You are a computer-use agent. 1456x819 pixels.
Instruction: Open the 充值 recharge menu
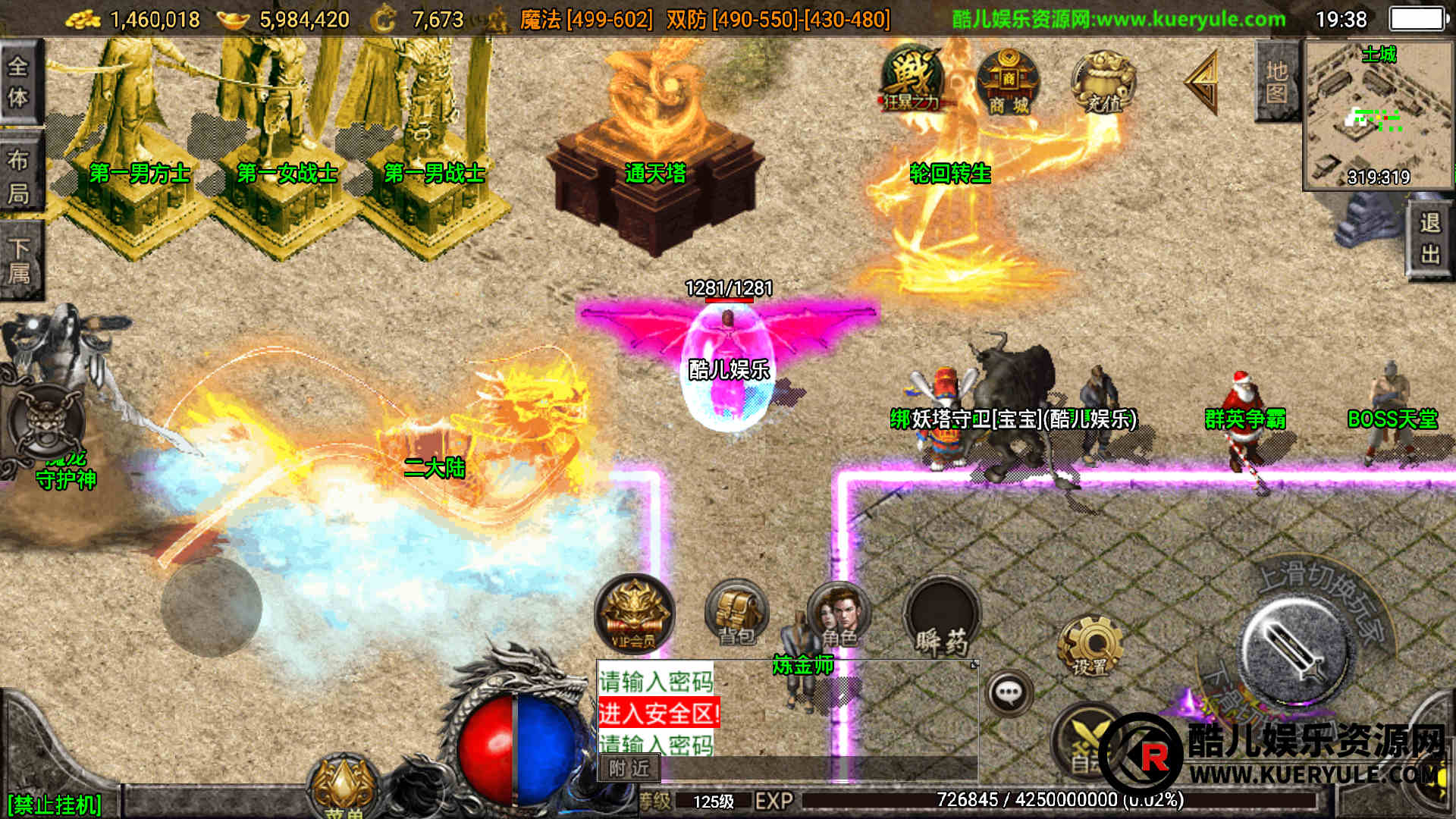[x=1103, y=82]
